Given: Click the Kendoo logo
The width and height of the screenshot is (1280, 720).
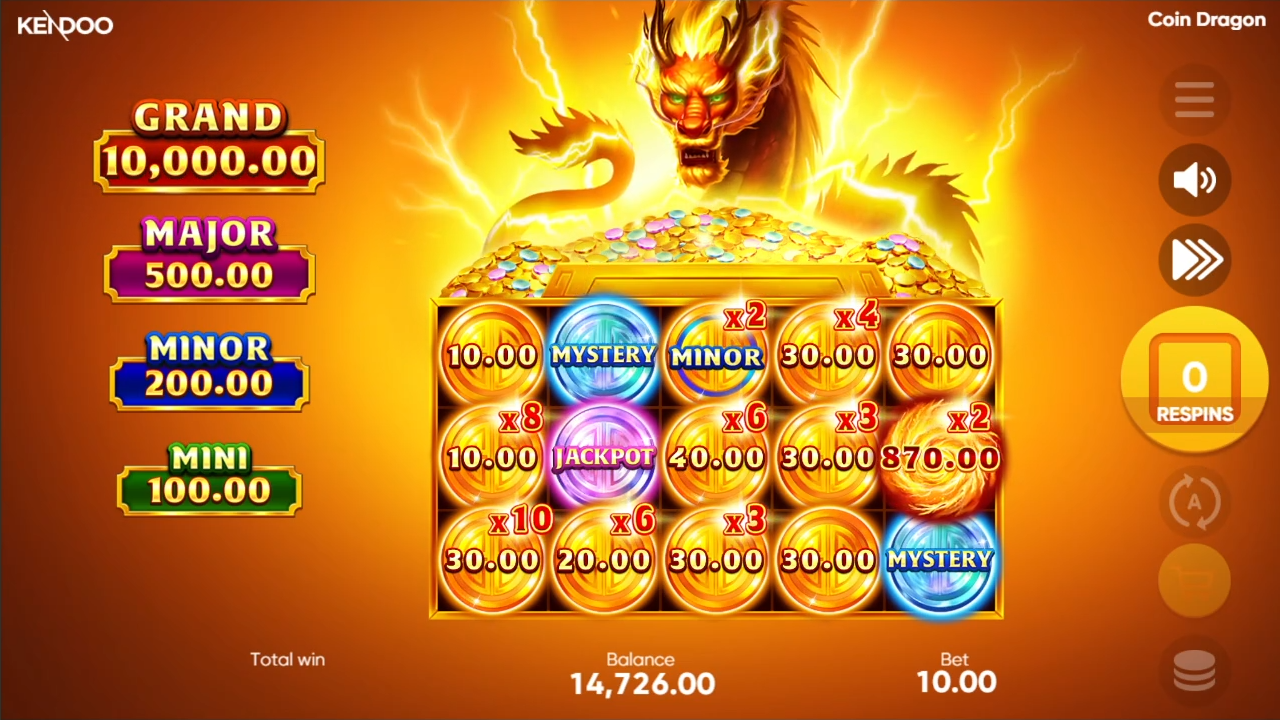Looking at the screenshot, I should pyautogui.click(x=65, y=25).
